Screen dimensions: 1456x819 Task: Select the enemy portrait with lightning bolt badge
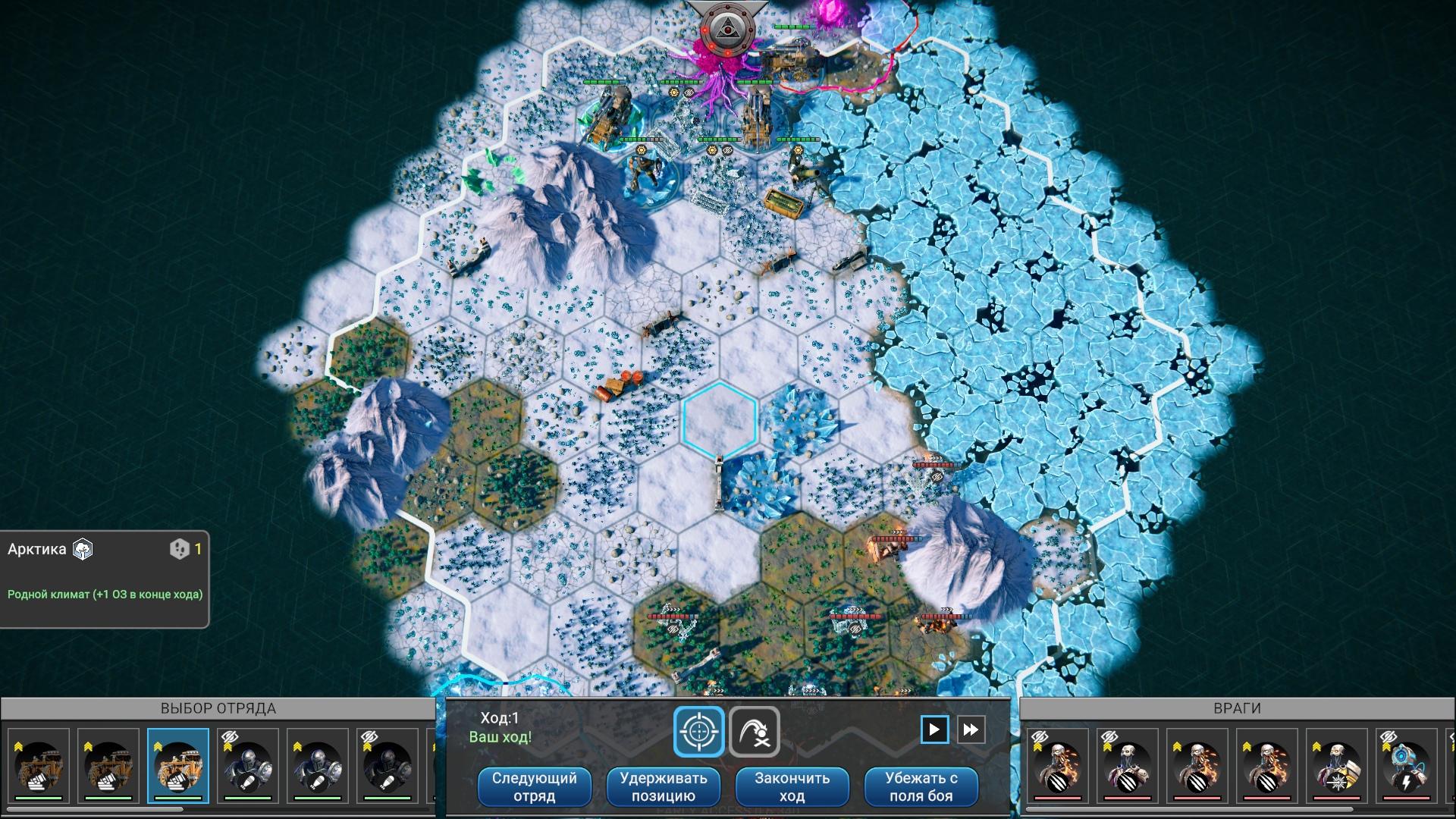click(x=1406, y=764)
